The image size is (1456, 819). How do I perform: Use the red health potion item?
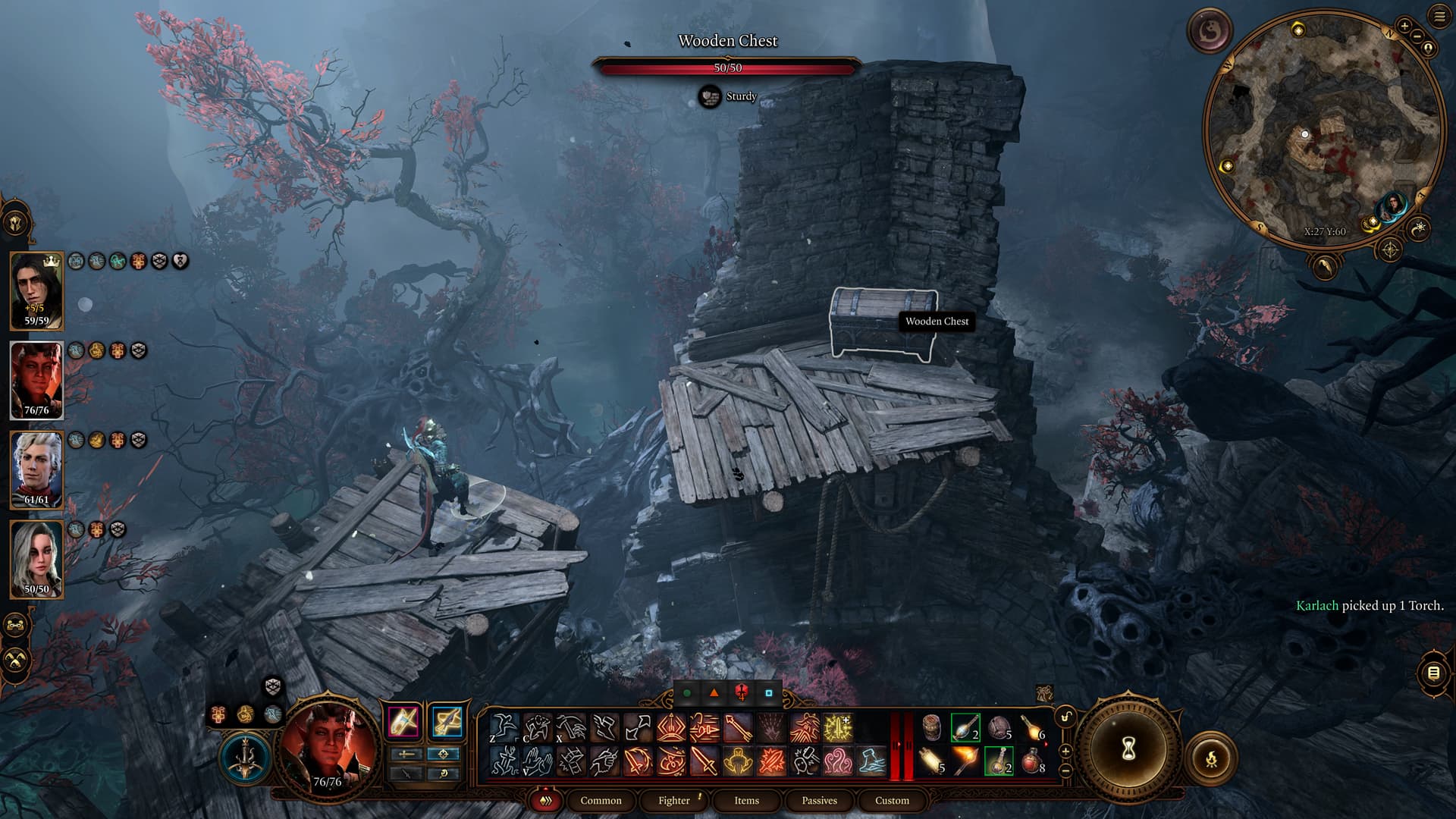[x=1031, y=760]
